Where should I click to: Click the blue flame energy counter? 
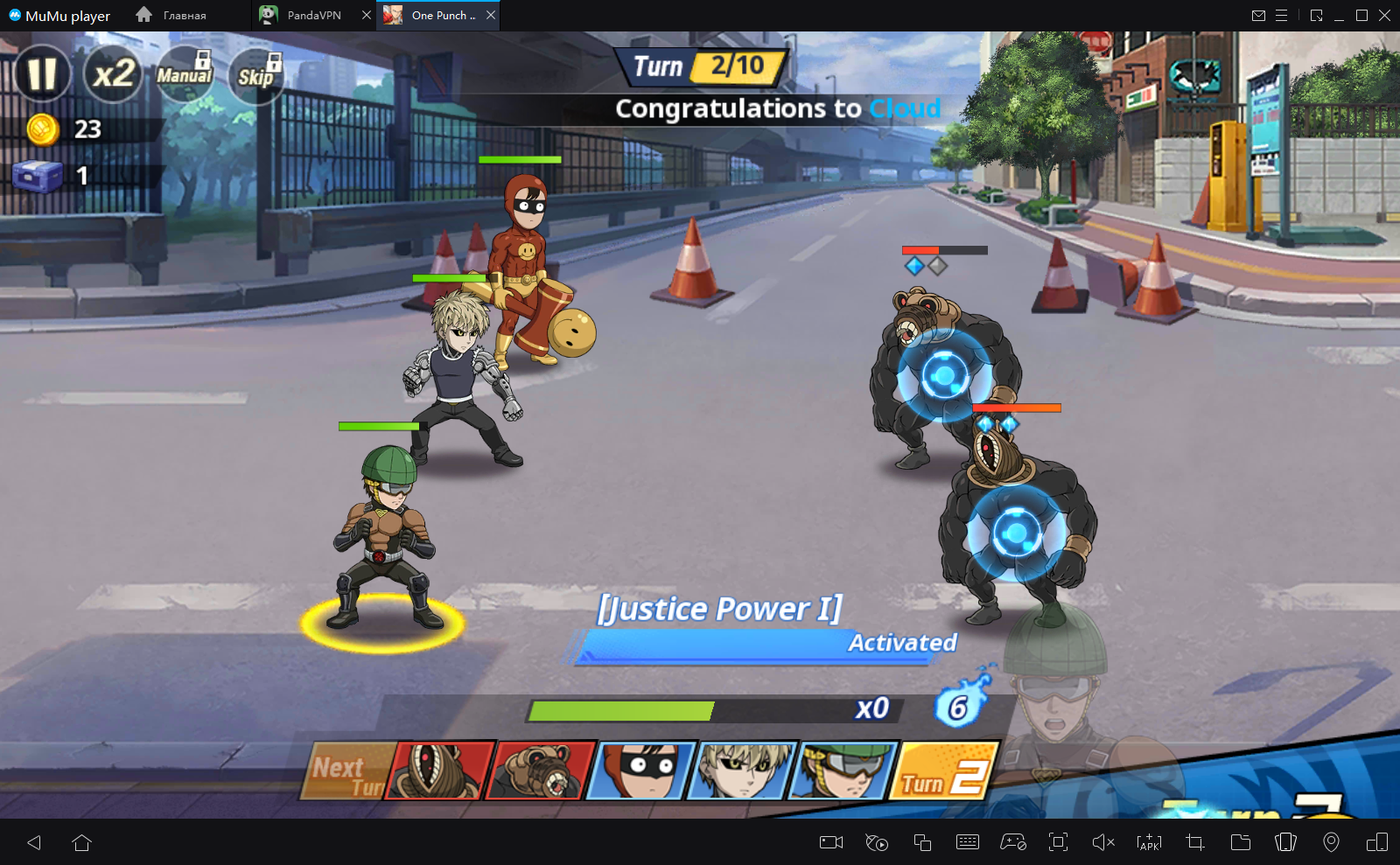coord(960,705)
